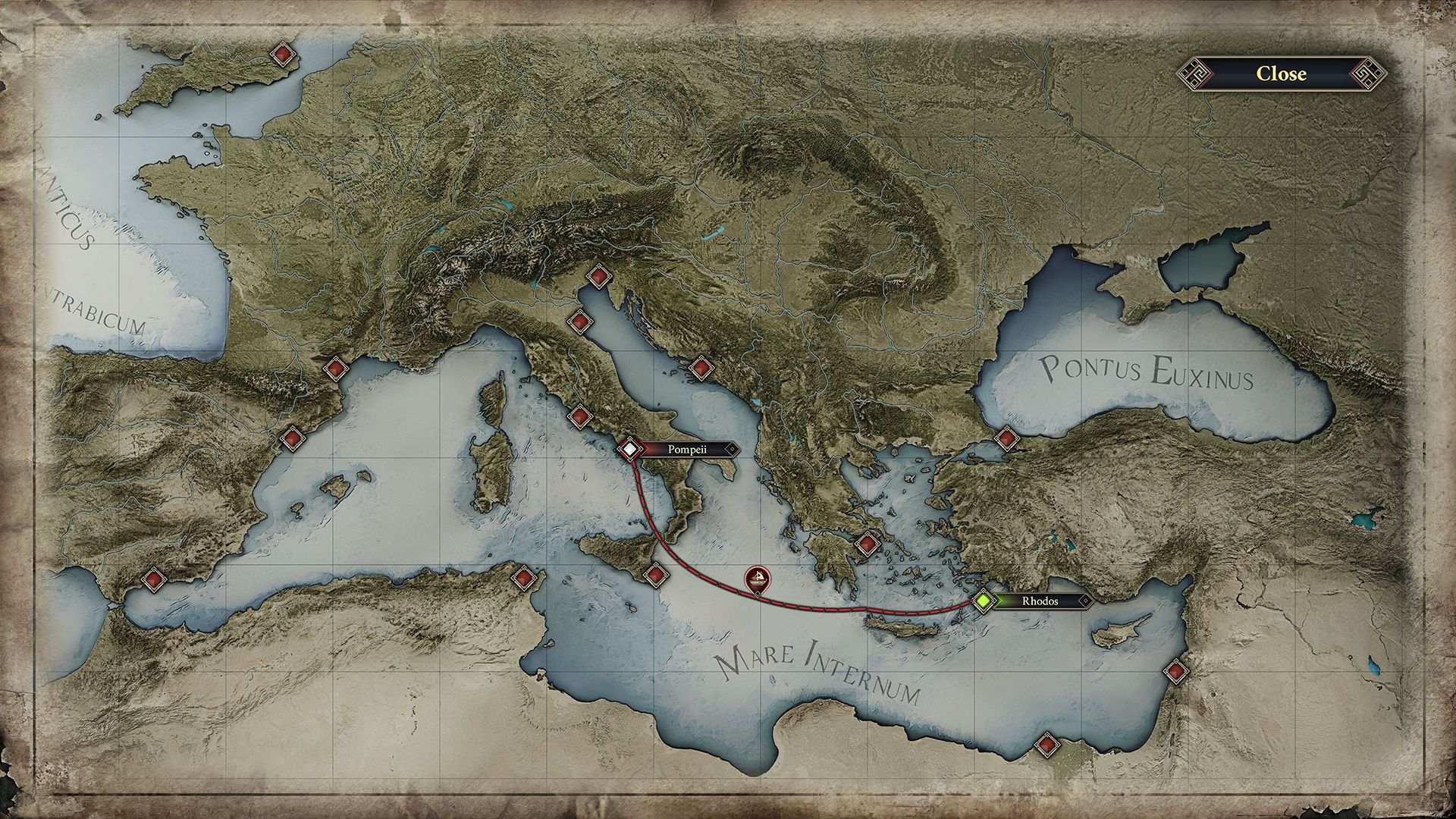Select the port marker near the Bosphorus strait
1456x819 pixels.
1006,438
